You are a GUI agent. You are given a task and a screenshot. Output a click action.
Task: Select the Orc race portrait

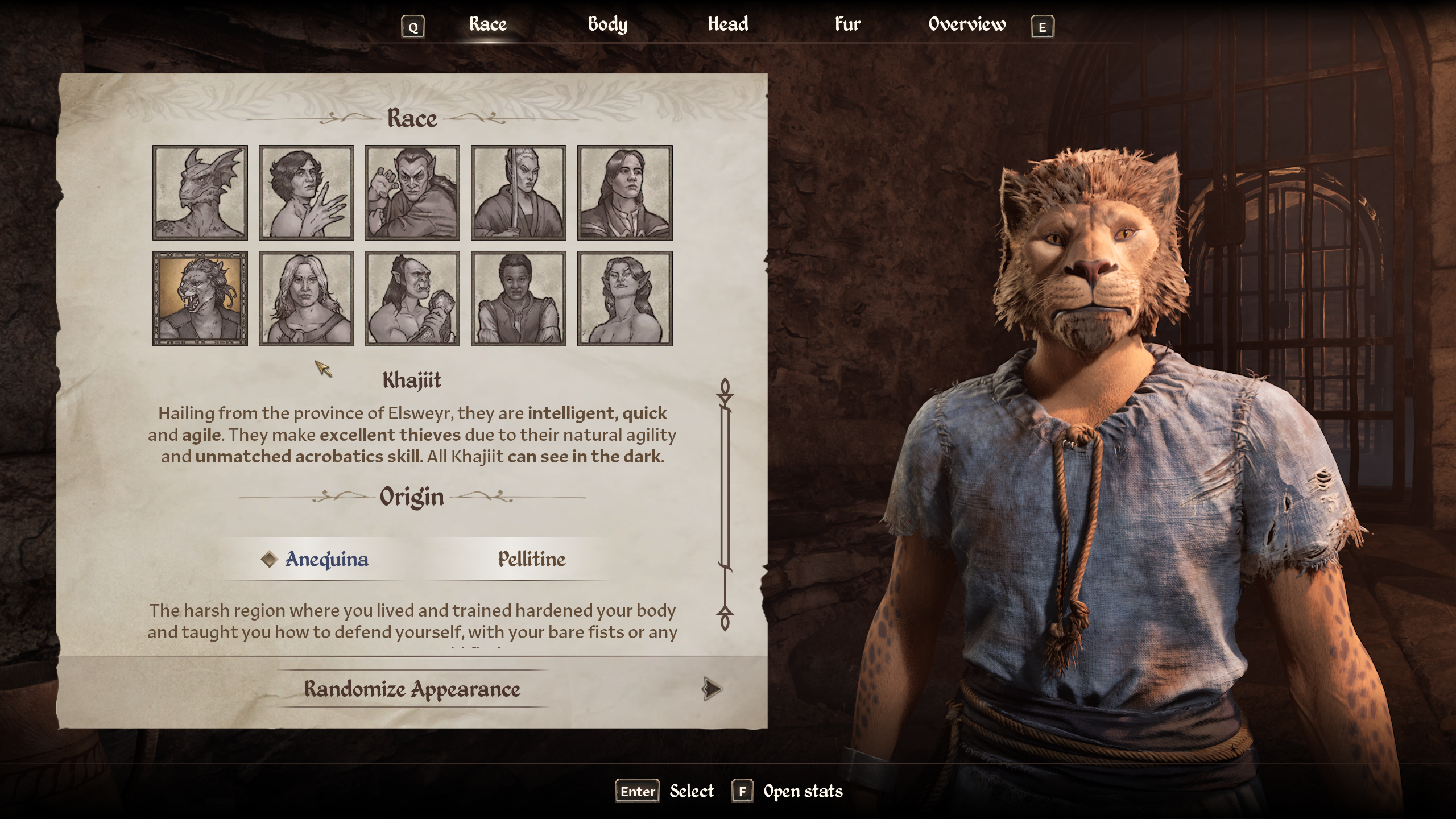pos(412,299)
